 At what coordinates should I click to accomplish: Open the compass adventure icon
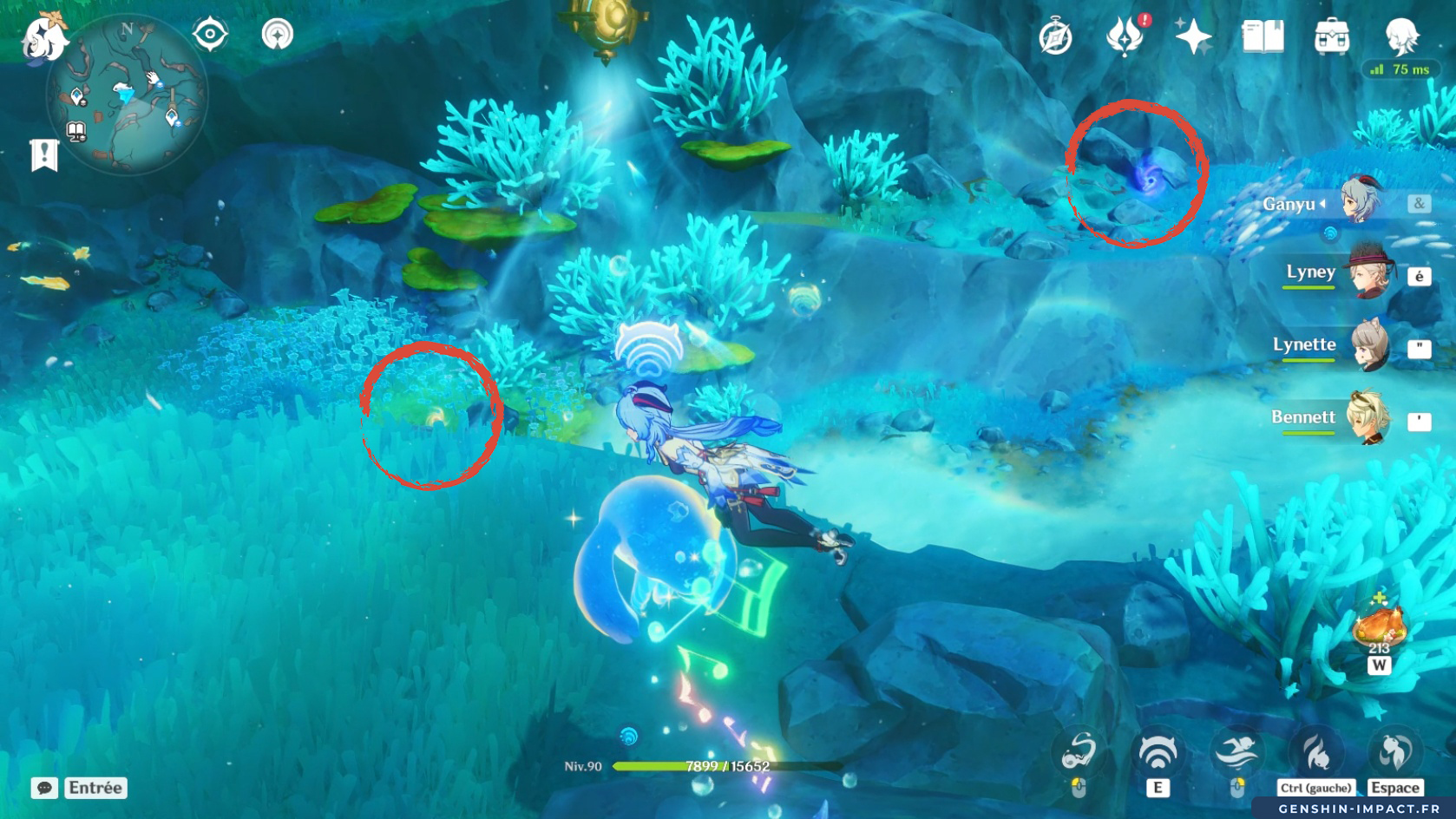click(1055, 37)
